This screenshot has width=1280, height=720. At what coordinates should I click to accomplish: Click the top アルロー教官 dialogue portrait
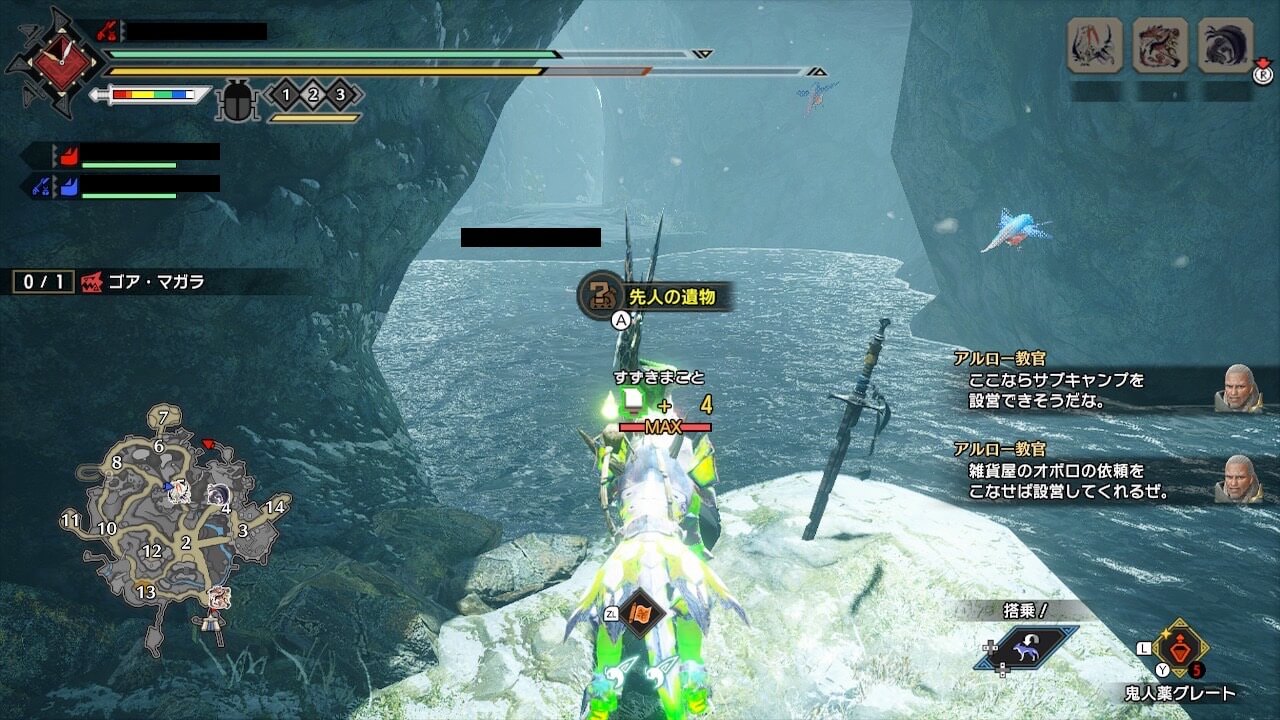pos(1238,388)
